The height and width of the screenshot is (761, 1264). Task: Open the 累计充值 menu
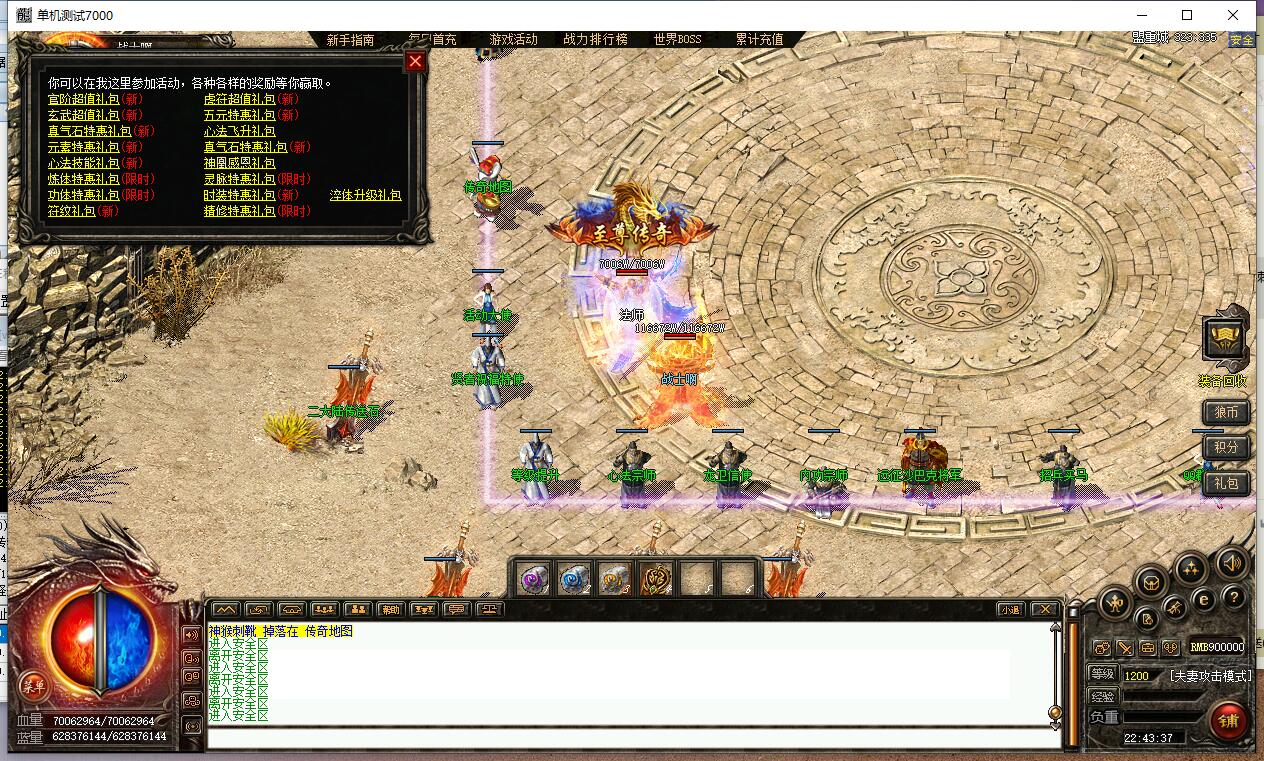tap(759, 40)
